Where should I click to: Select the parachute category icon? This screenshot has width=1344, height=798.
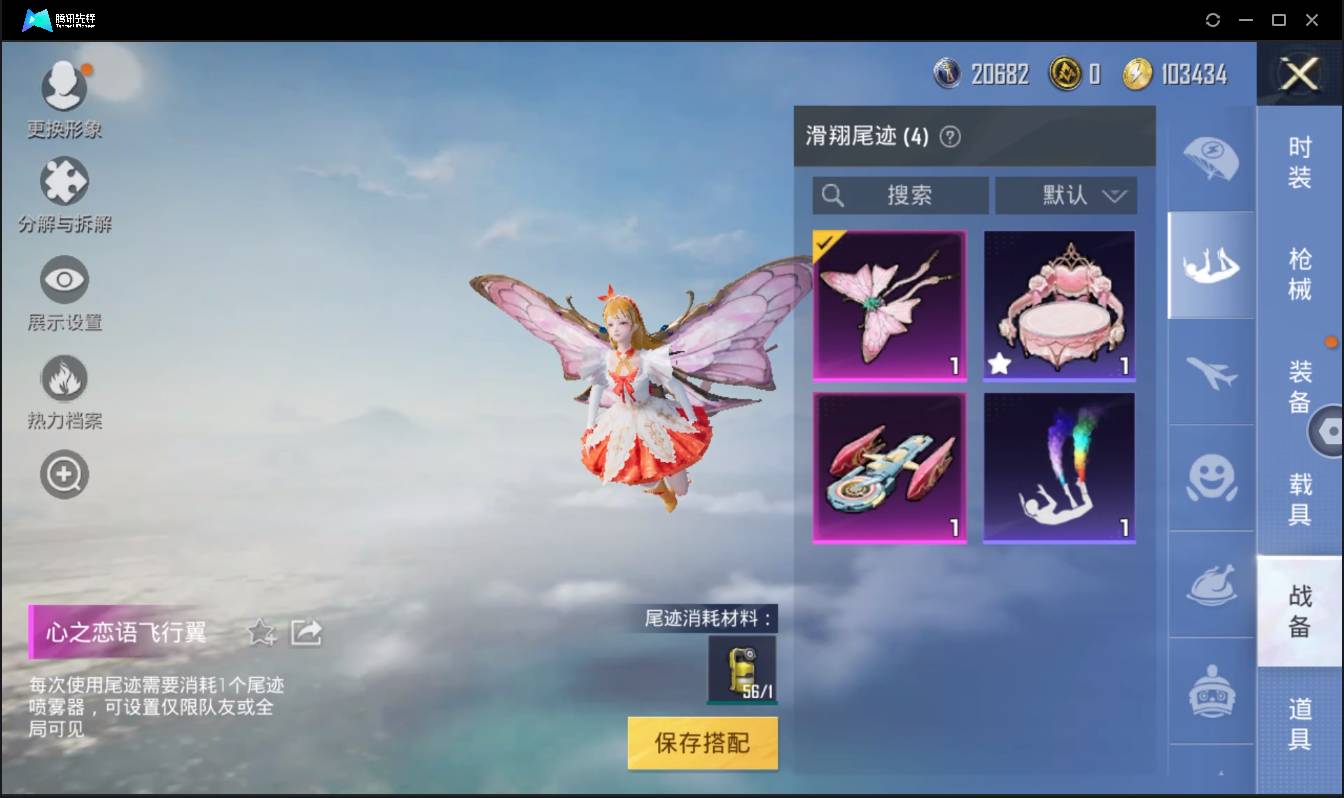pos(1210,158)
